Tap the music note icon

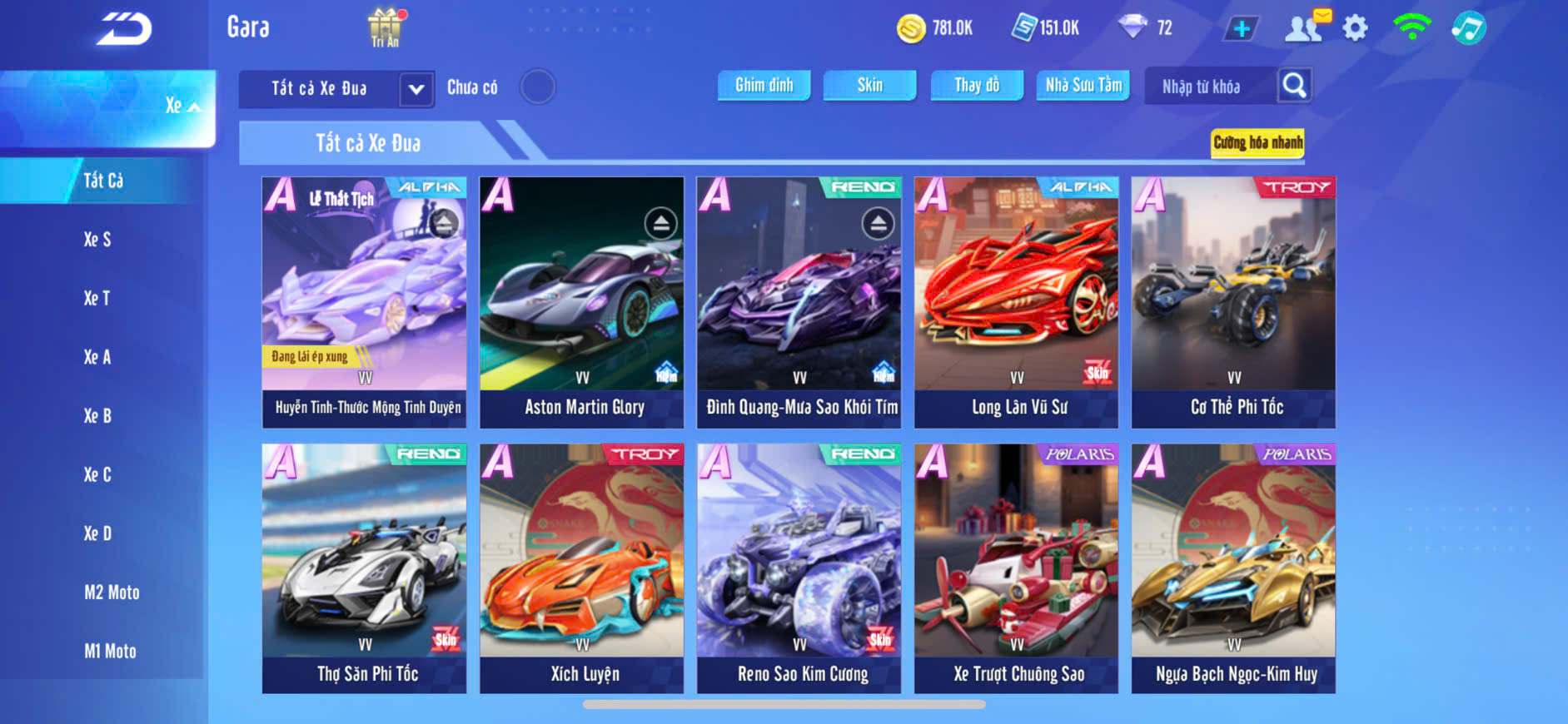[1468, 28]
